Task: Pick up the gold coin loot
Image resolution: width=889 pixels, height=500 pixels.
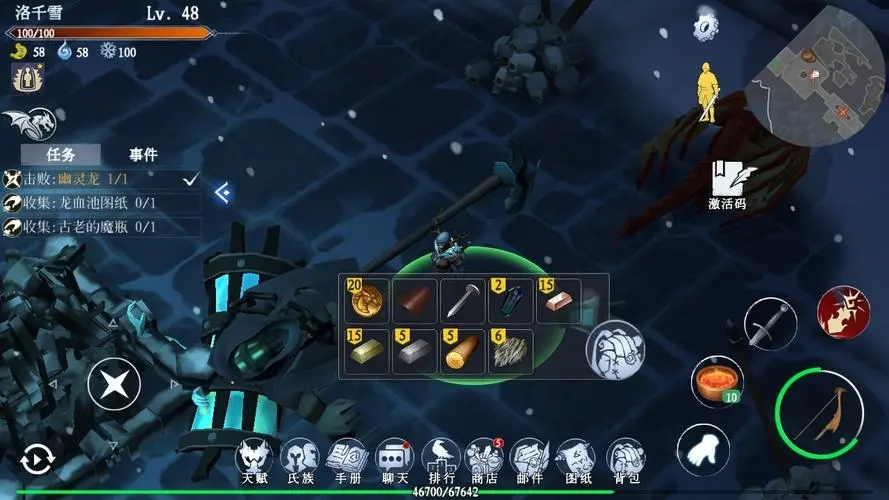Action: (367, 299)
